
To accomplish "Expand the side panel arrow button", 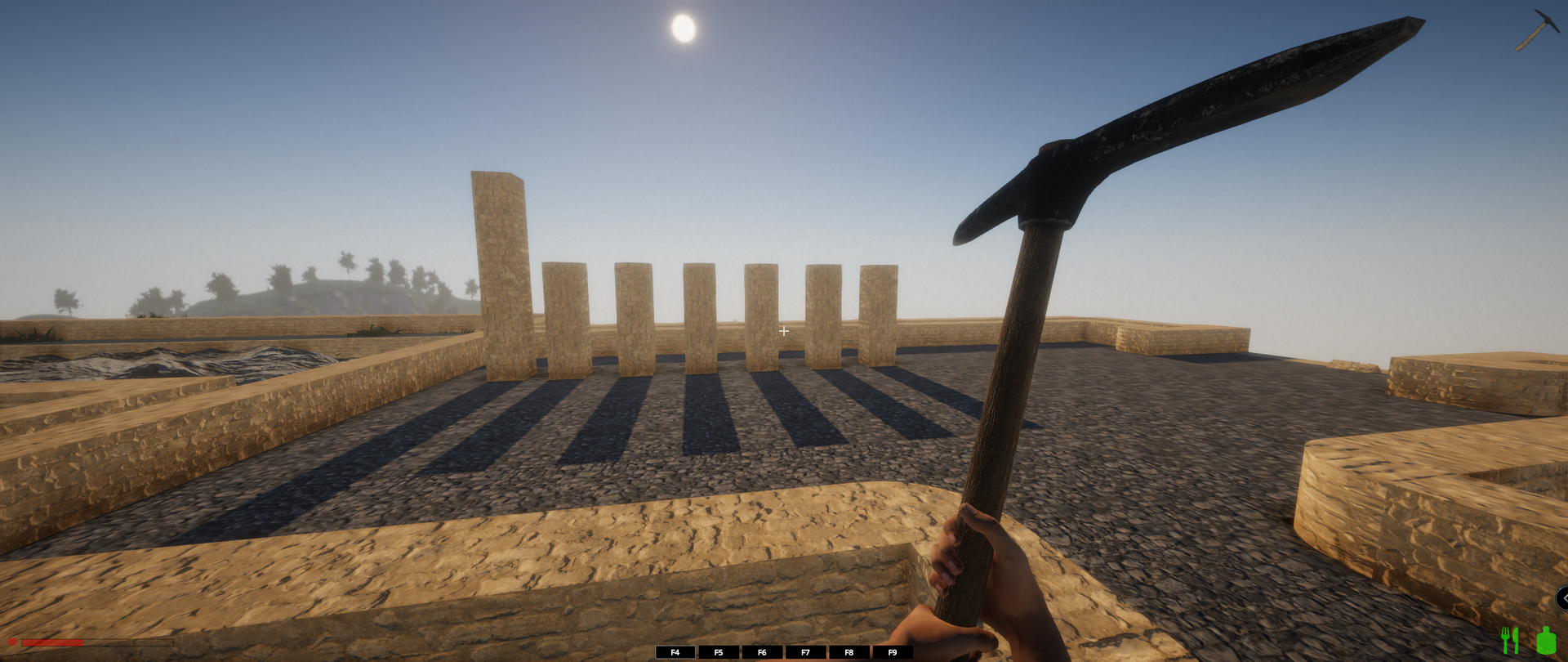I will [1562, 598].
